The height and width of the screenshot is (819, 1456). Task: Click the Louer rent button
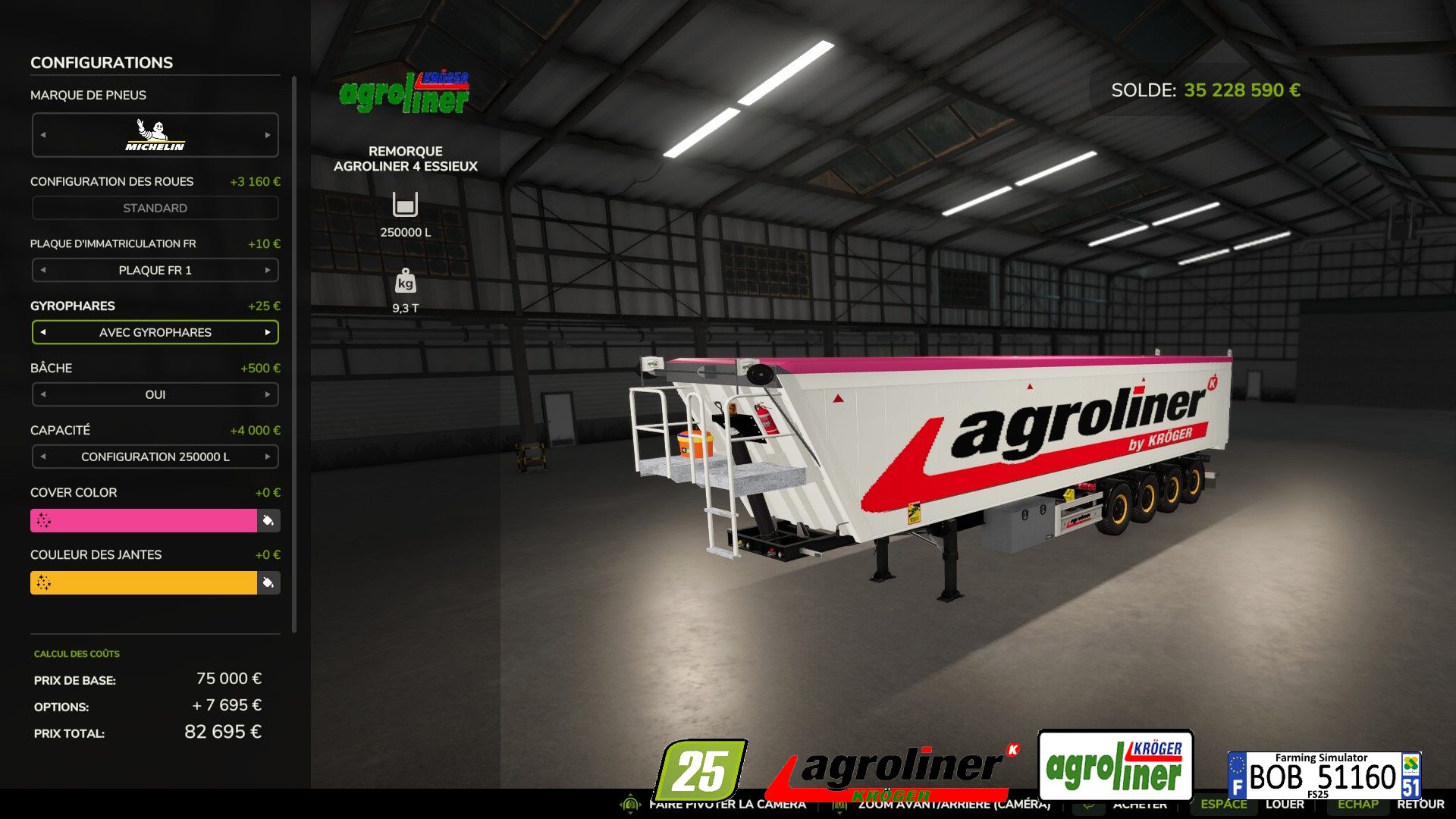point(1284,805)
